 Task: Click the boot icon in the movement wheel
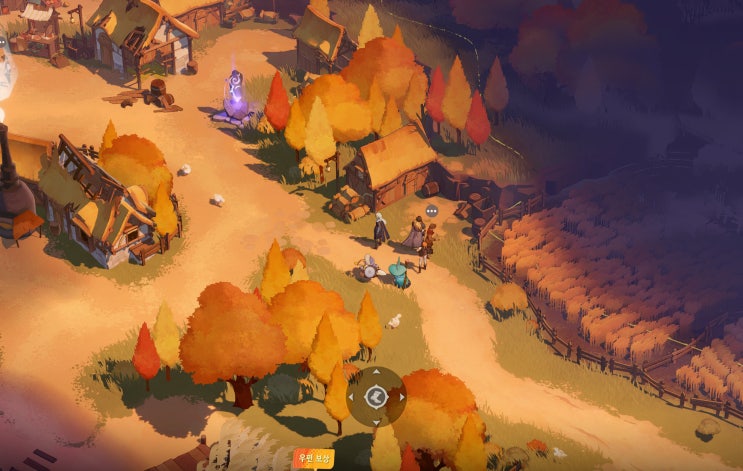coord(376,398)
